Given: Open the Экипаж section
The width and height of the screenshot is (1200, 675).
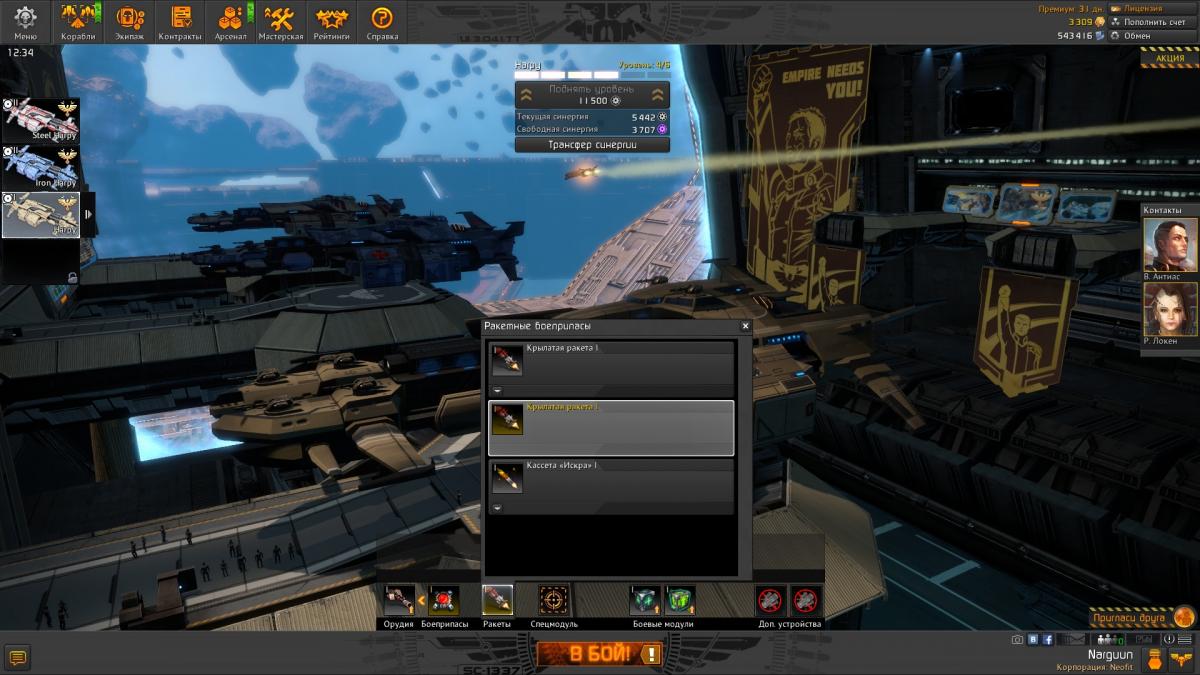Looking at the screenshot, I should pyautogui.click(x=129, y=21).
